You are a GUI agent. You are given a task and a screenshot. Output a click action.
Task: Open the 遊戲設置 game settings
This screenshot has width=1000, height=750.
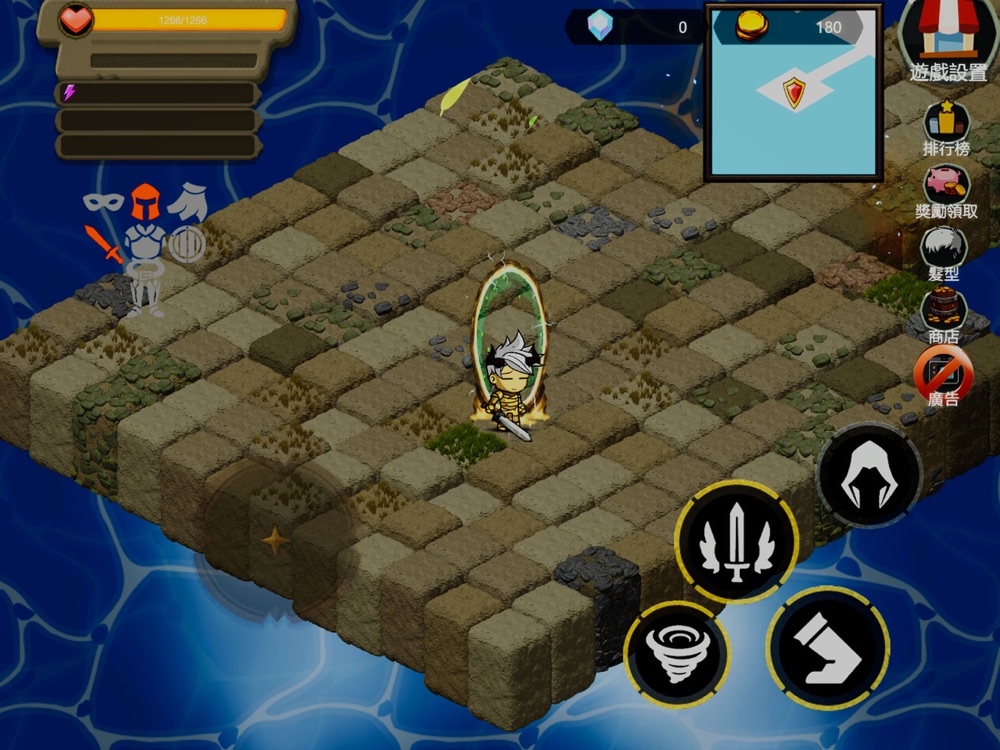pos(947,38)
